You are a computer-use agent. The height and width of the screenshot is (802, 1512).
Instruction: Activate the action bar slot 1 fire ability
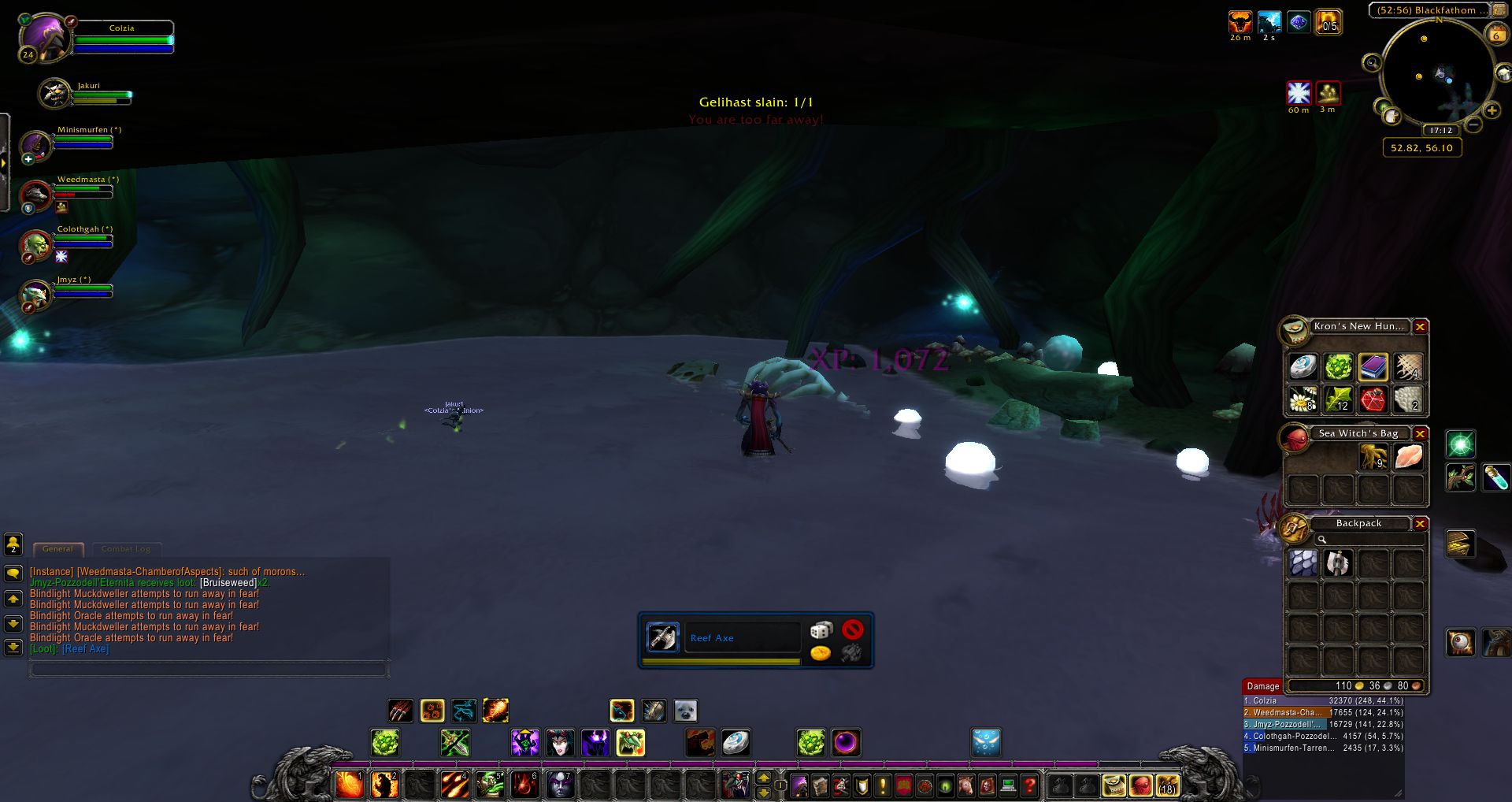[x=349, y=785]
